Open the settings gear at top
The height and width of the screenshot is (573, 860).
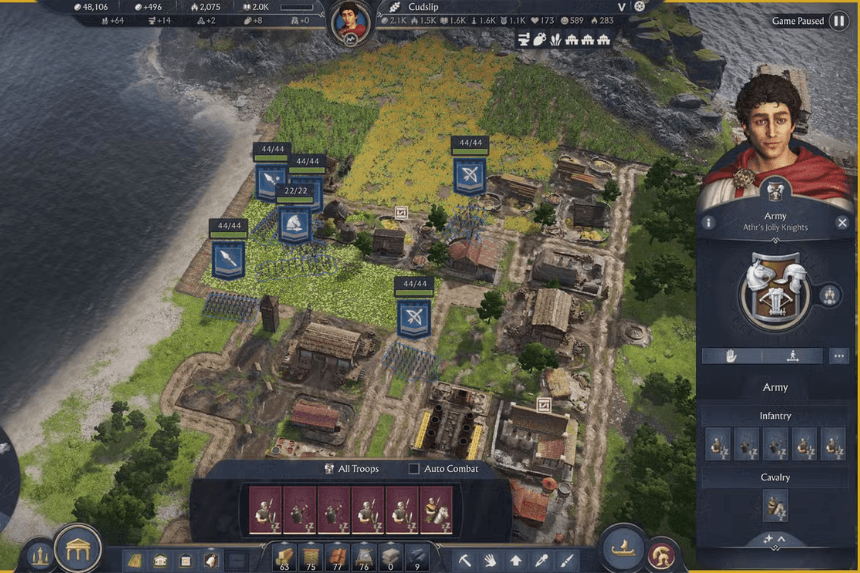click(640, 6)
